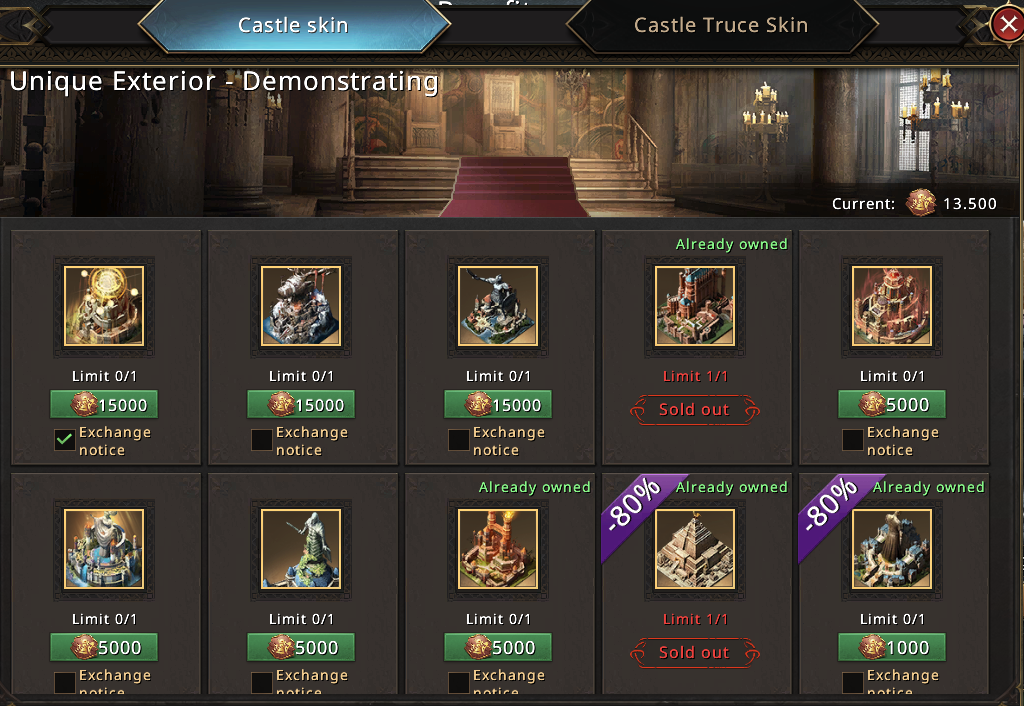The height and width of the screenshot is (706, 1024).
Task: Show the standing statue on green hill skin
Action: point(301,548)
